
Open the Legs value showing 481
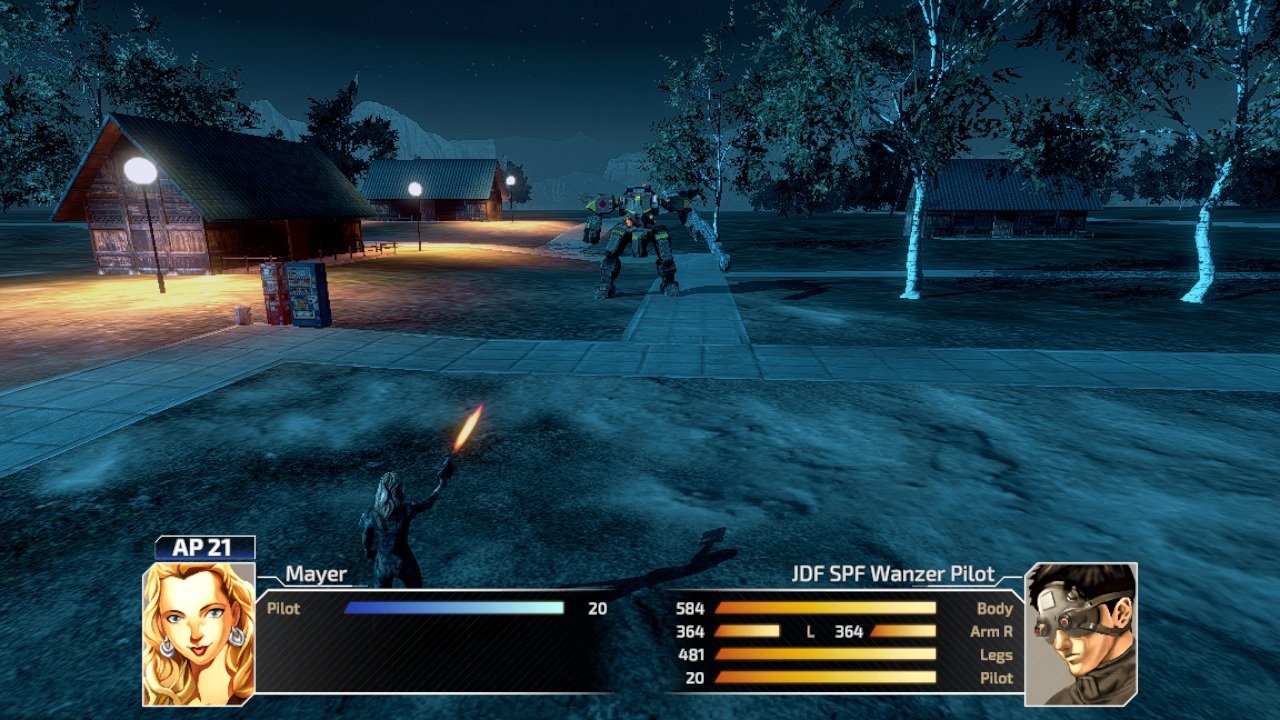tap(690, 656)
